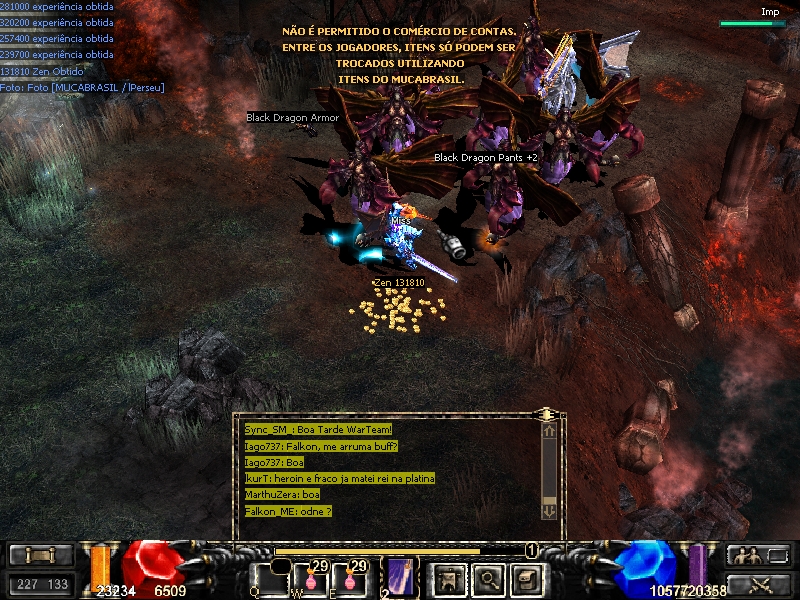The image size is (800, 600).
Task: Click the bottom-left button above the coordinates
Action: point(41,556)
